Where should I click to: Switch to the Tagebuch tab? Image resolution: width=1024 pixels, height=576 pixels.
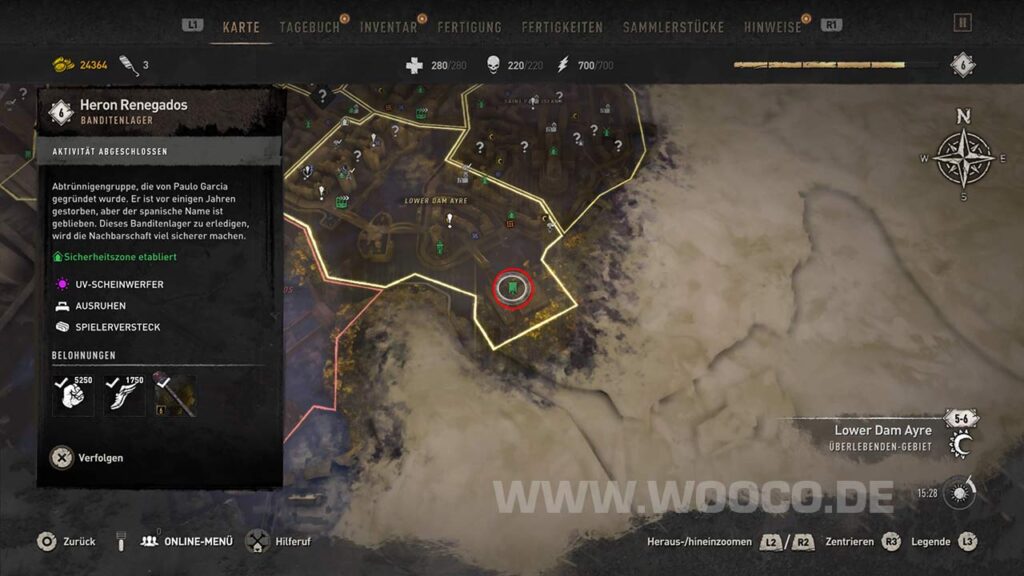pyautogui.click(x=310, y=27)
